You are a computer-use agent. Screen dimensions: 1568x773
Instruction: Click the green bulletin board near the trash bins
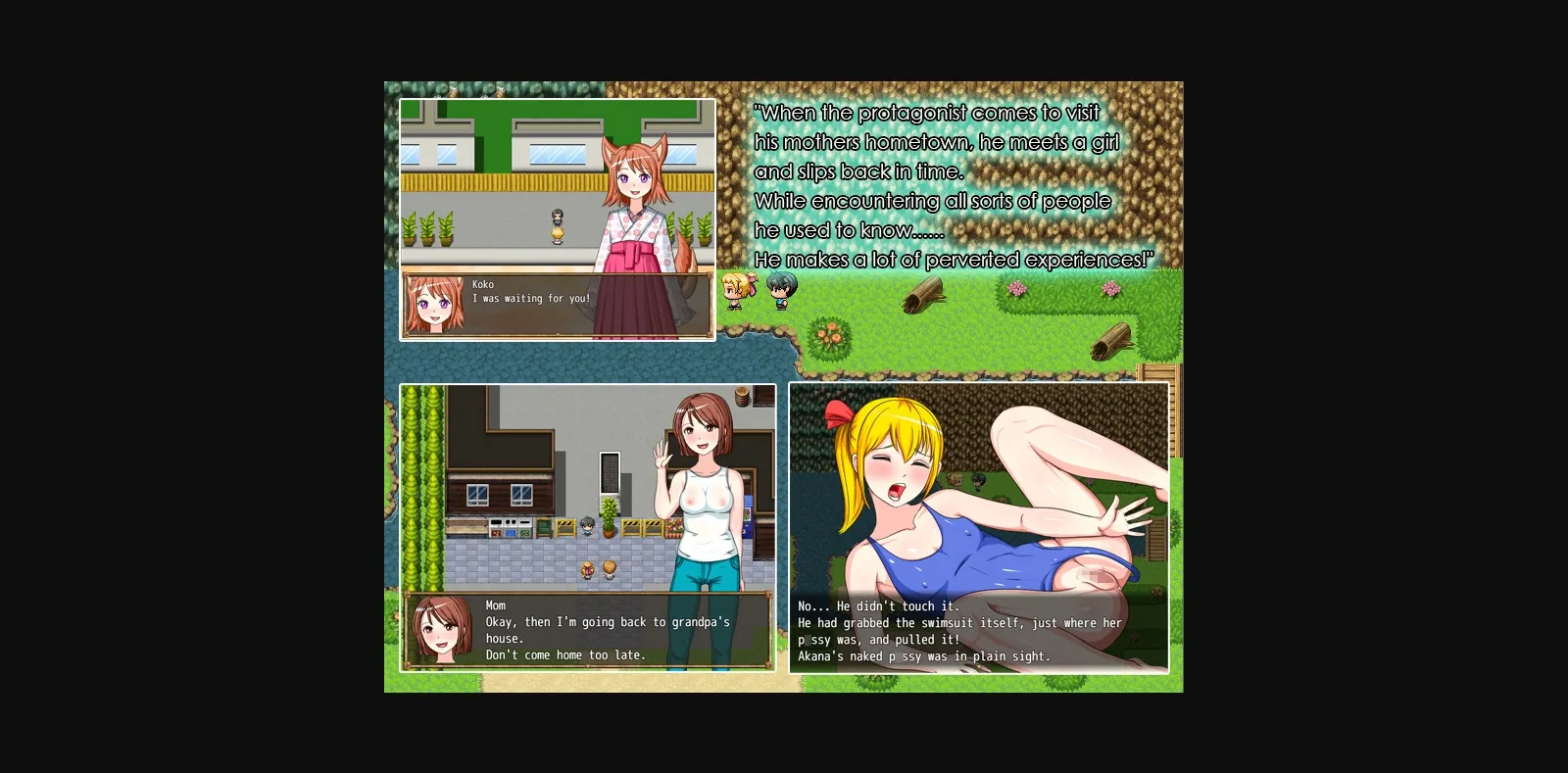(x=543, y=527)
